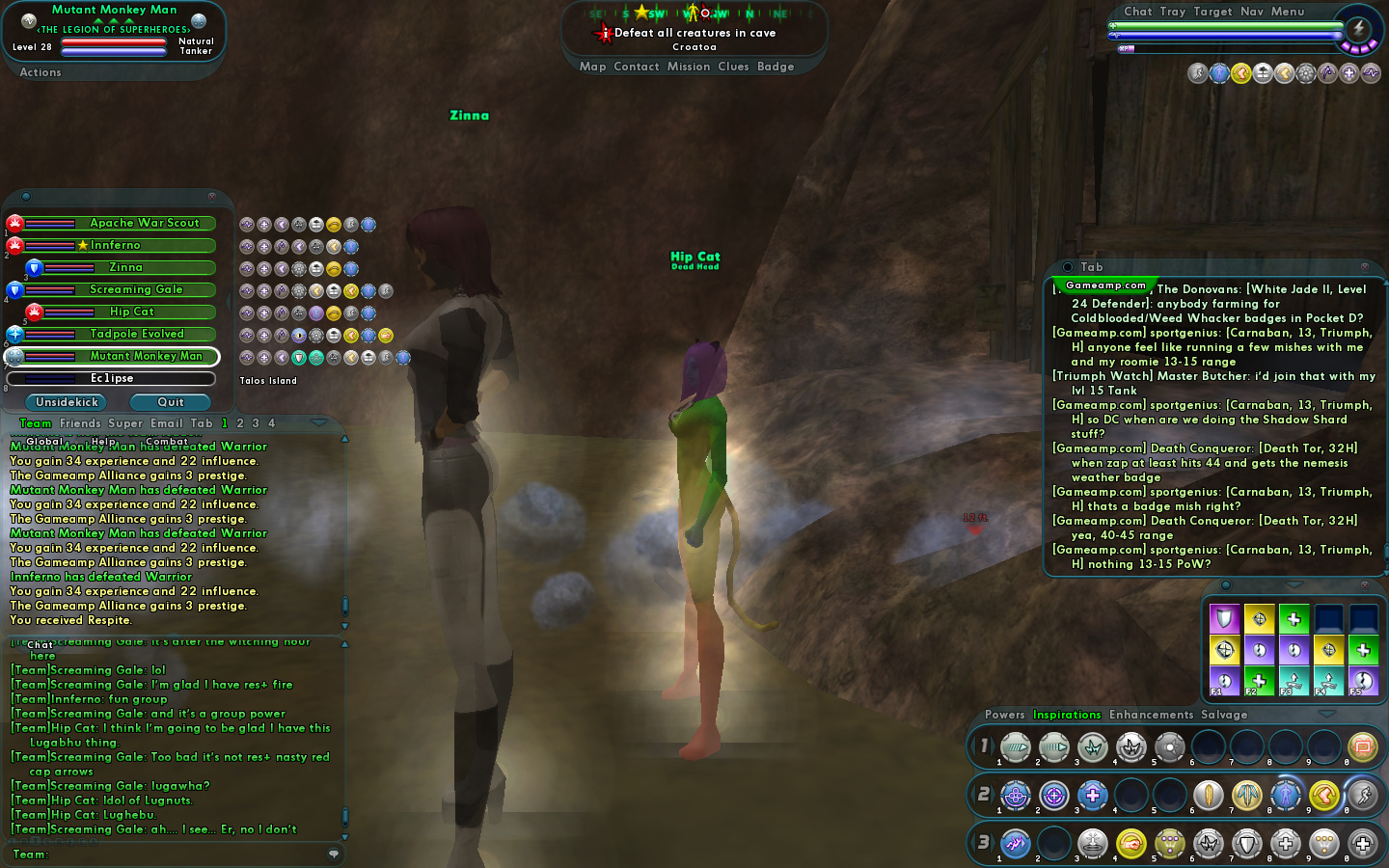Select teammate Apache War Scout
The width and height of the screenshot is (1389, 868).
(145, 223)
